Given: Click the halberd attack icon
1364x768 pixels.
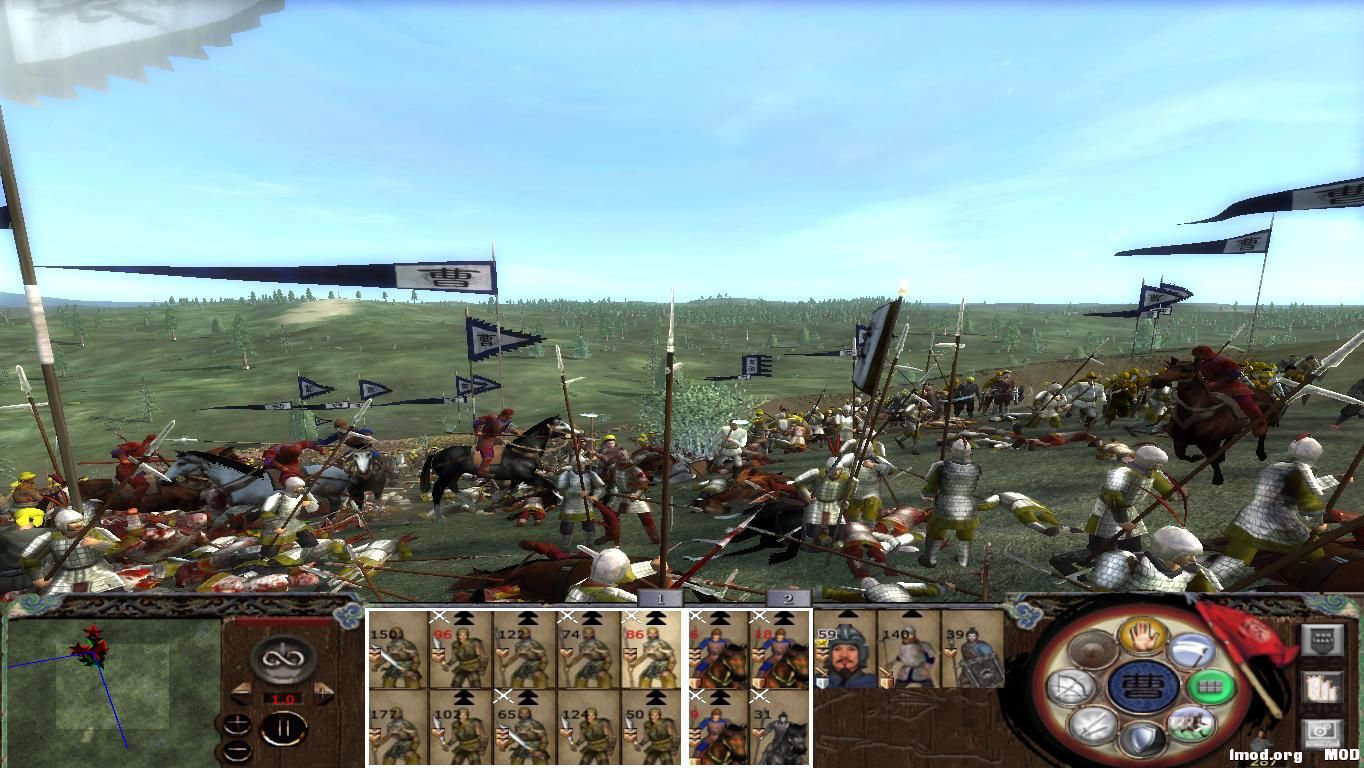Looking at the screenshot, I should (1192, 648).
